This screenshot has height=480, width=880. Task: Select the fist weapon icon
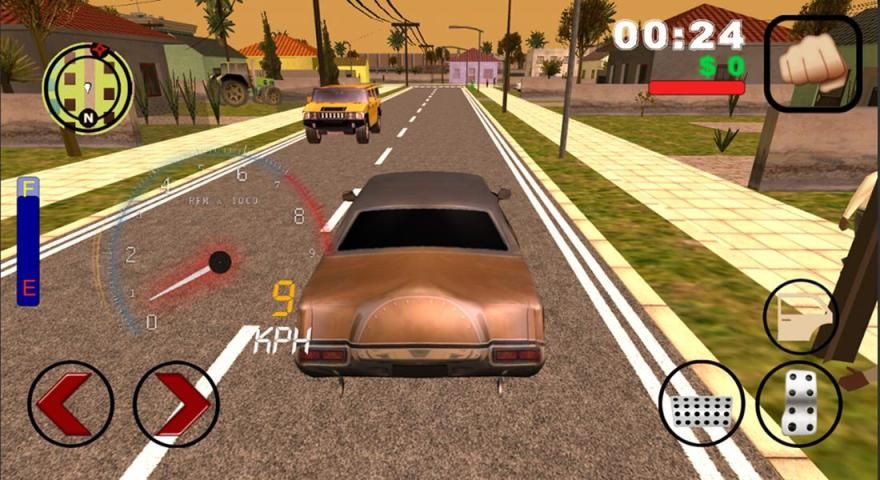[812, 64]
